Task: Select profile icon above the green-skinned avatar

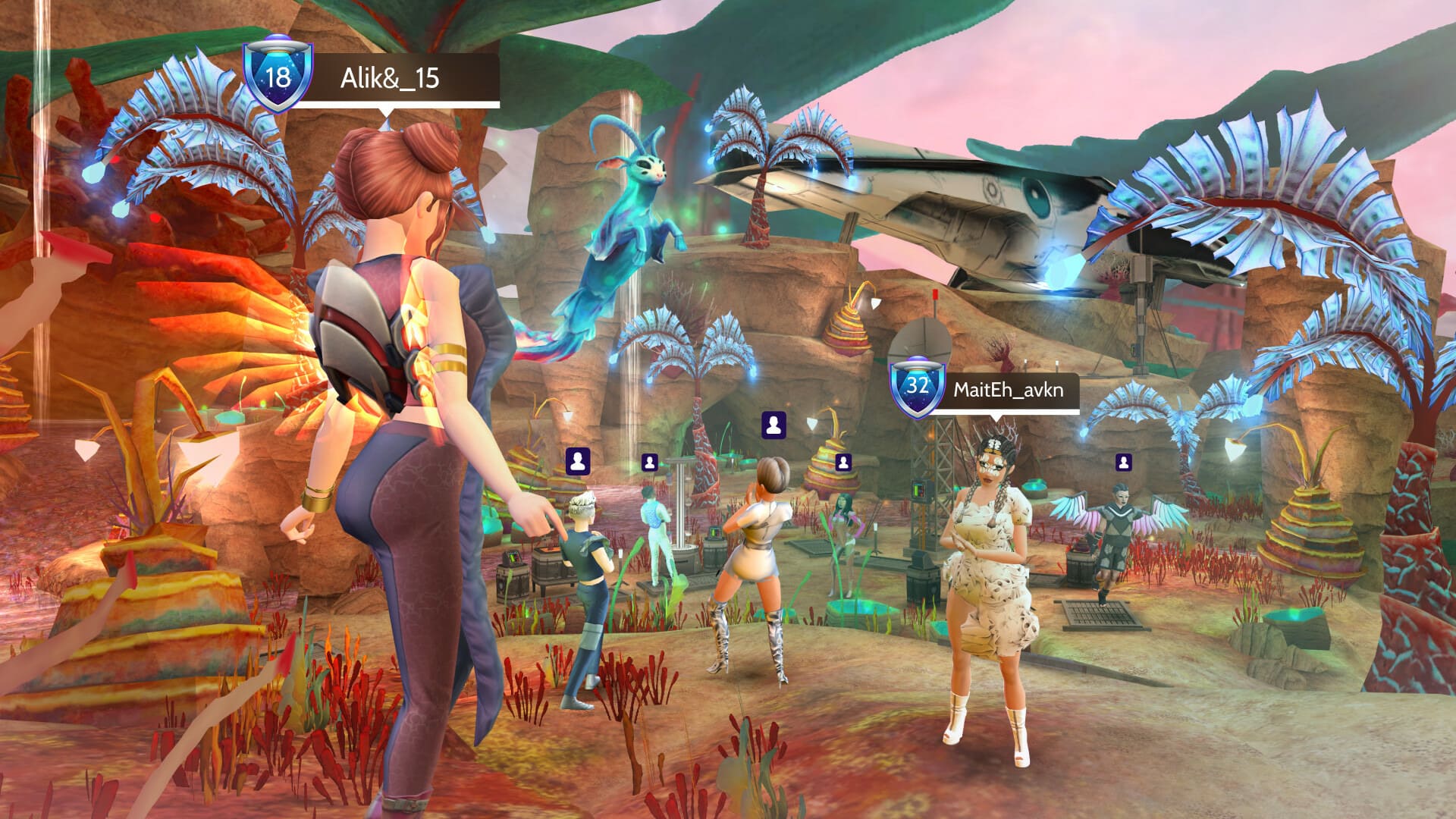Action: pos(843,461)
